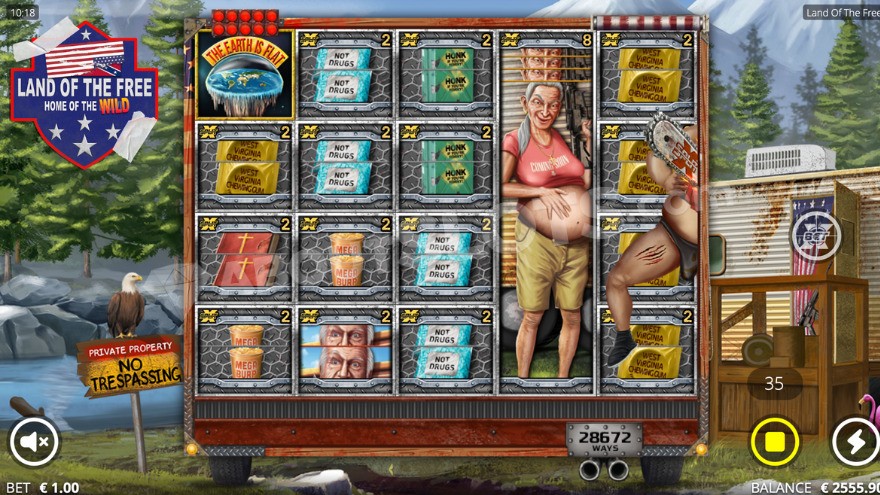Unmute the game sound with the speaker icon
Image resolution: width=880 pixels, height=495 pixels.
34,442
